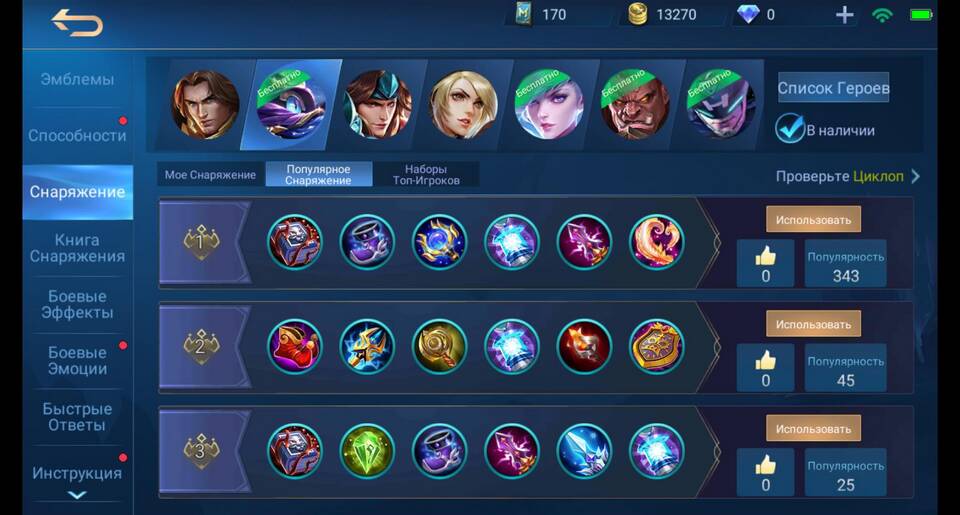Select the Популярное Снаряжение tab
The image size is (960, 515).
(x=318, y=175)
